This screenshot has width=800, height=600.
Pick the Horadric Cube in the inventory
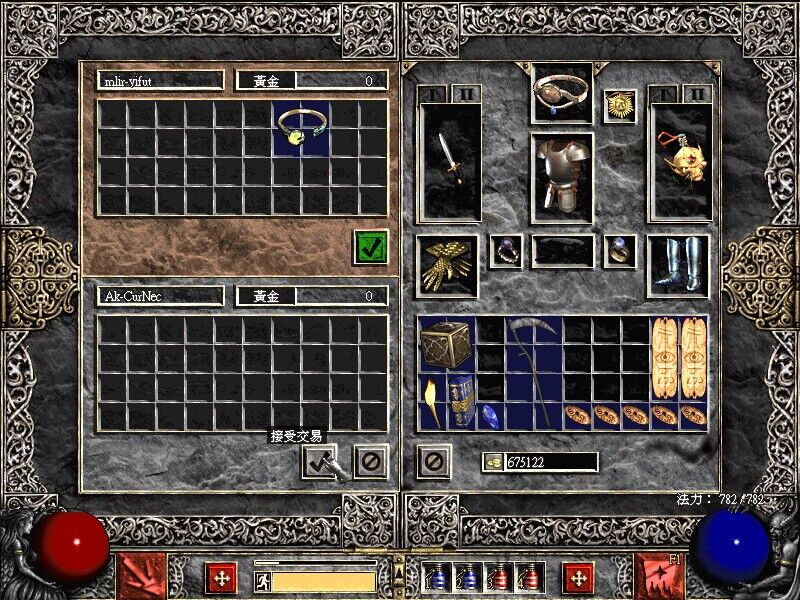446,345
